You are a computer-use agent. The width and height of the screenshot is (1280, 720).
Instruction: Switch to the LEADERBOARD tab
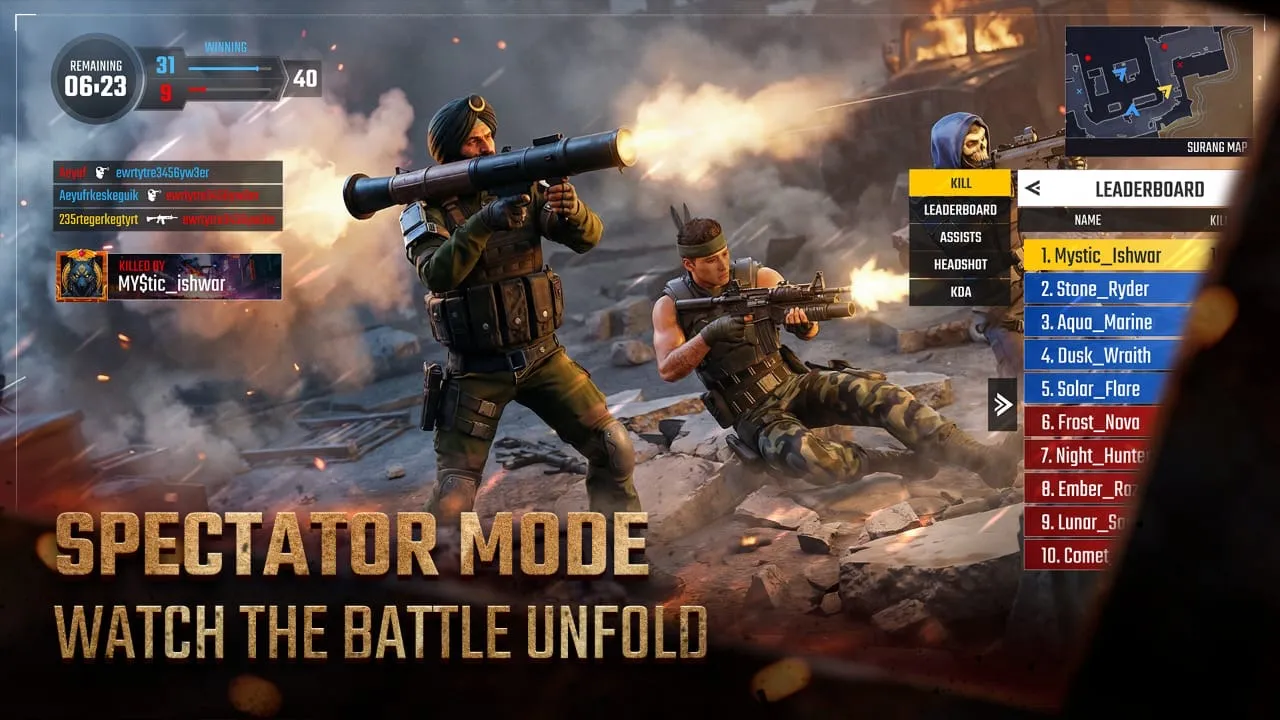[x=961, y=210]
